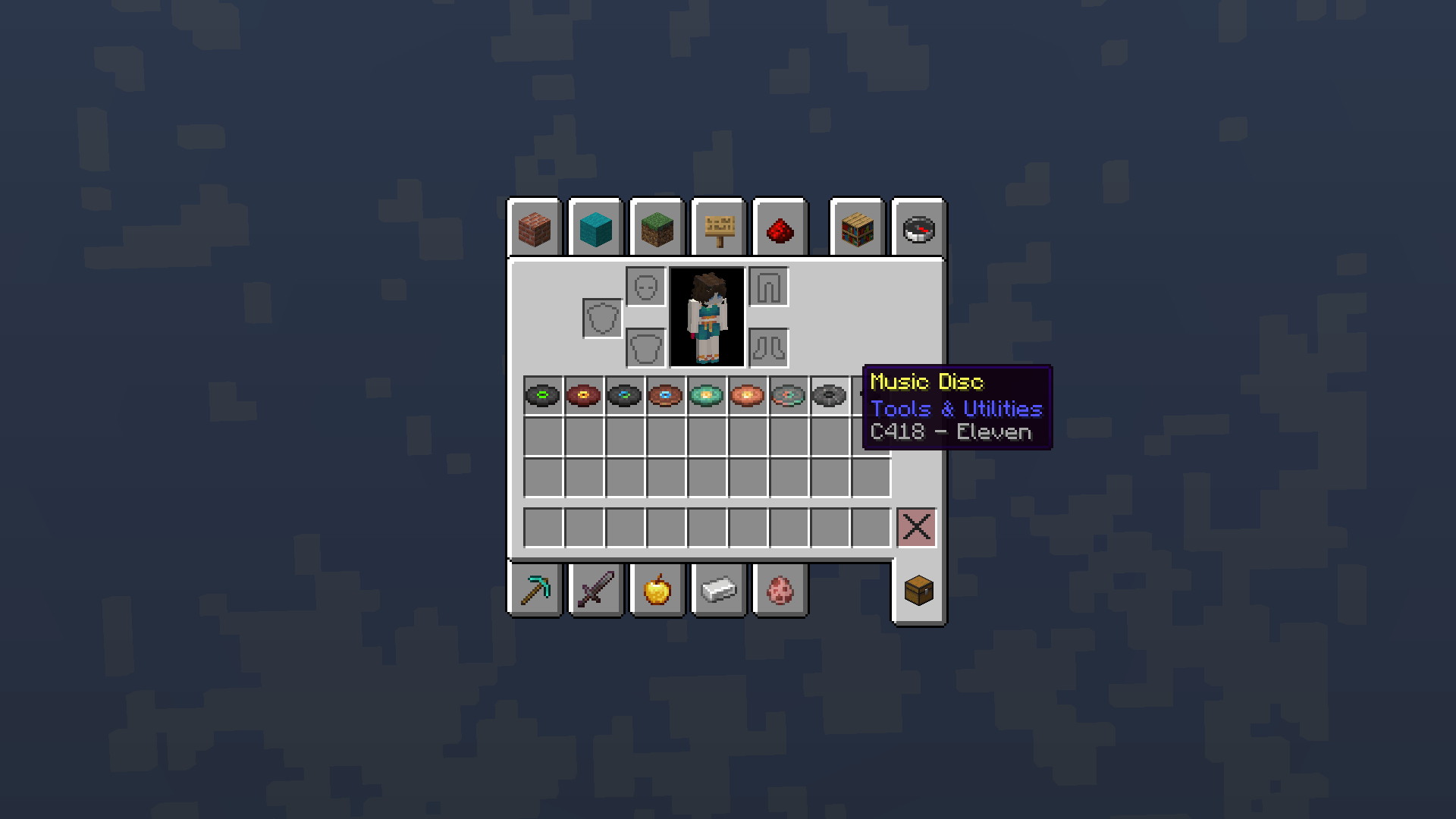This screenshot has height=819, width=1456.
Task: Select the highlighted Eleven music disc
Action: point(828,395)
